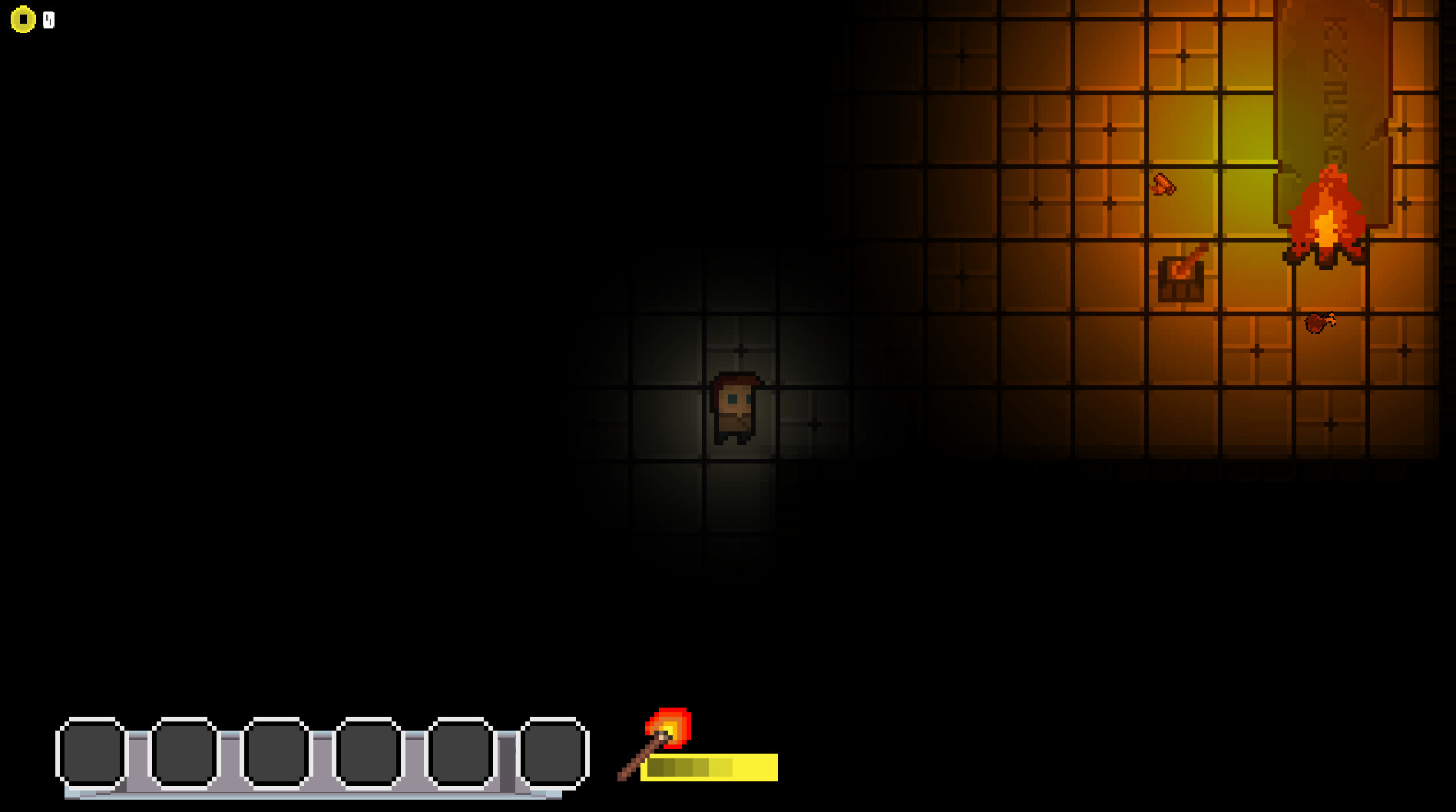Image resolution: width=1456 pixels, height=812 pixels.
Task: Open the wooden chest in the dungeon
Action: coord(1182,278)
